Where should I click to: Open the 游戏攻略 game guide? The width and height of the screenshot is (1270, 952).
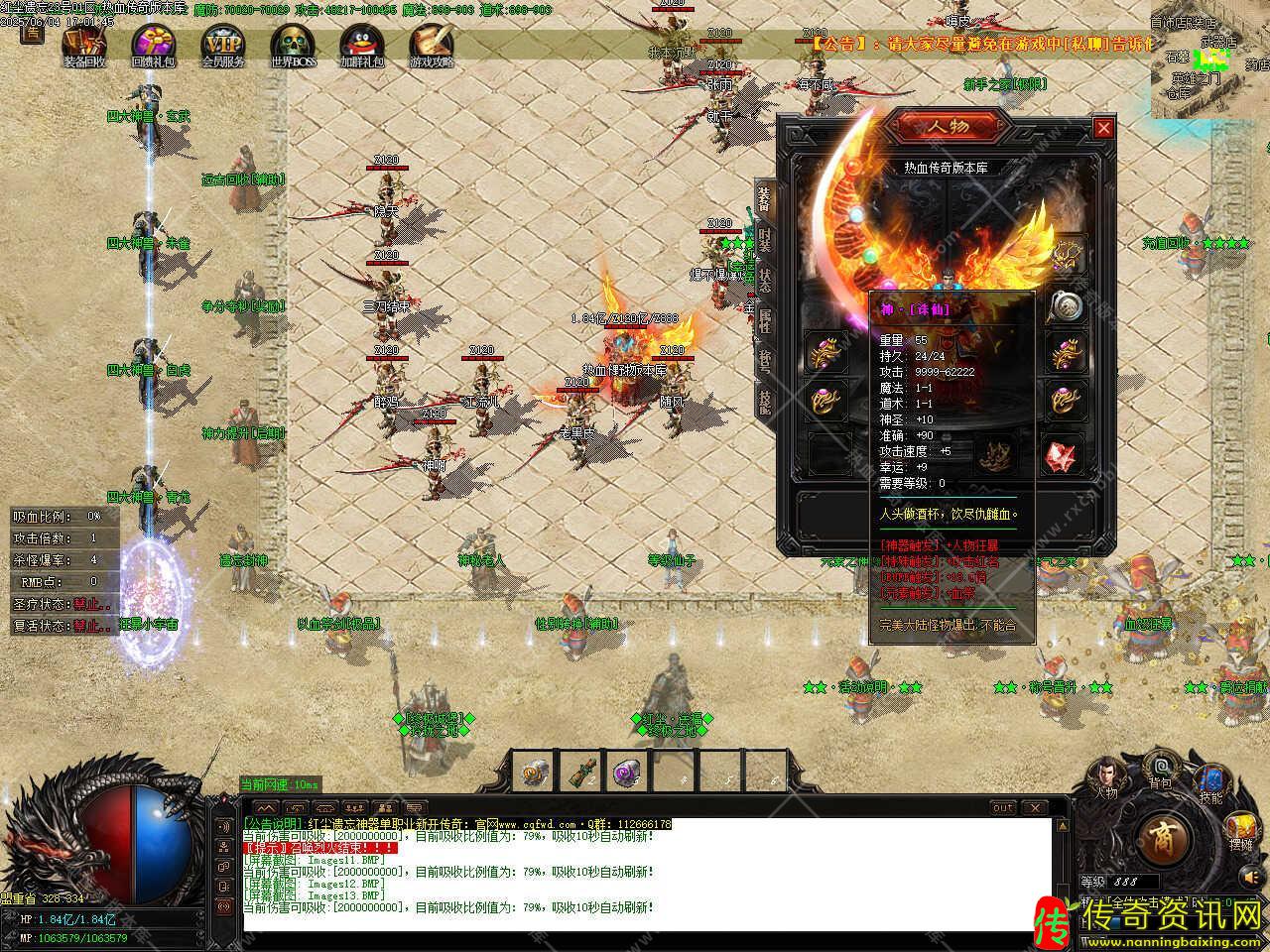(x=431, y=45)
